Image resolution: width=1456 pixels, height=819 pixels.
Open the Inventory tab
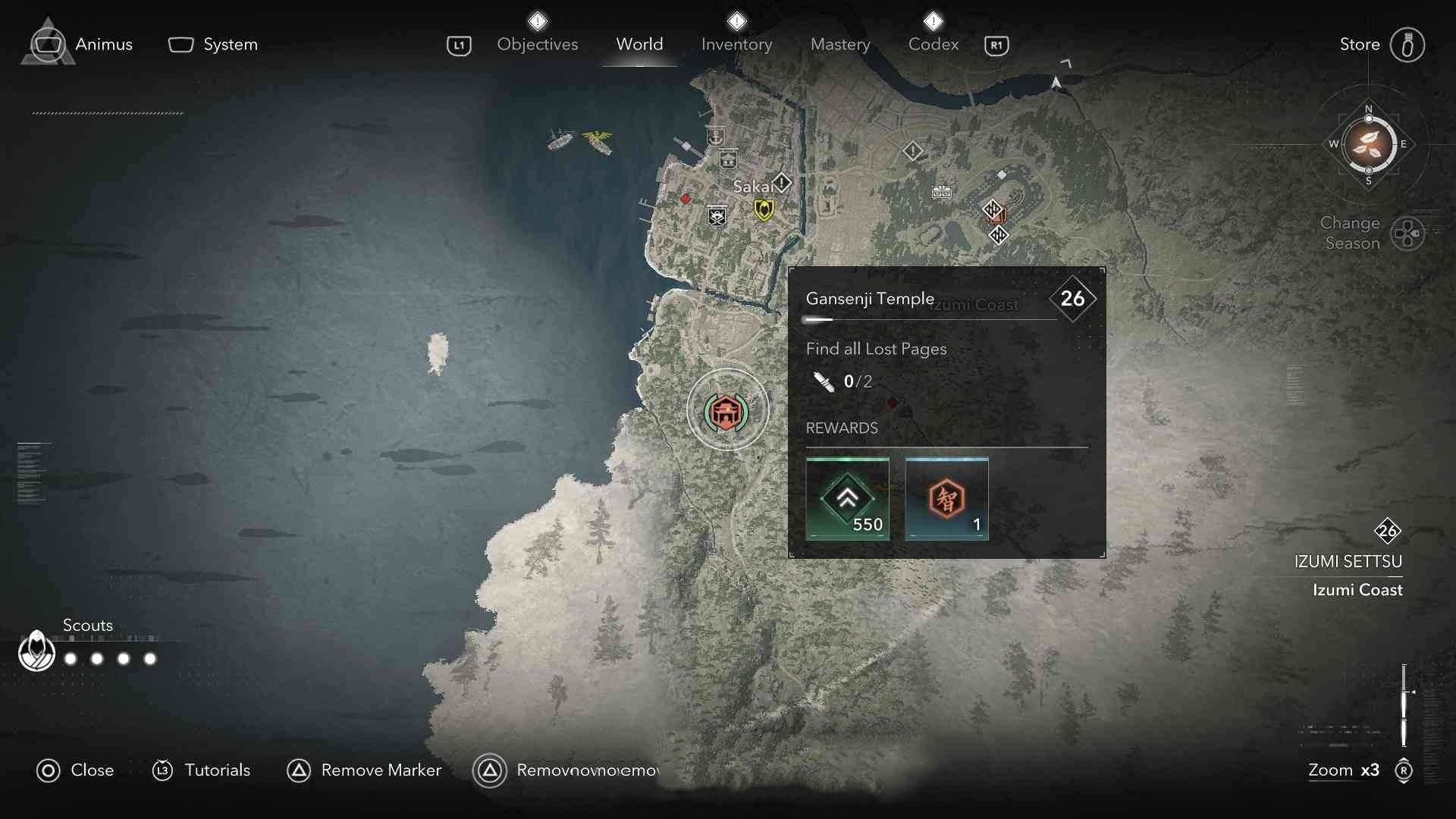(x=736, y=44)
